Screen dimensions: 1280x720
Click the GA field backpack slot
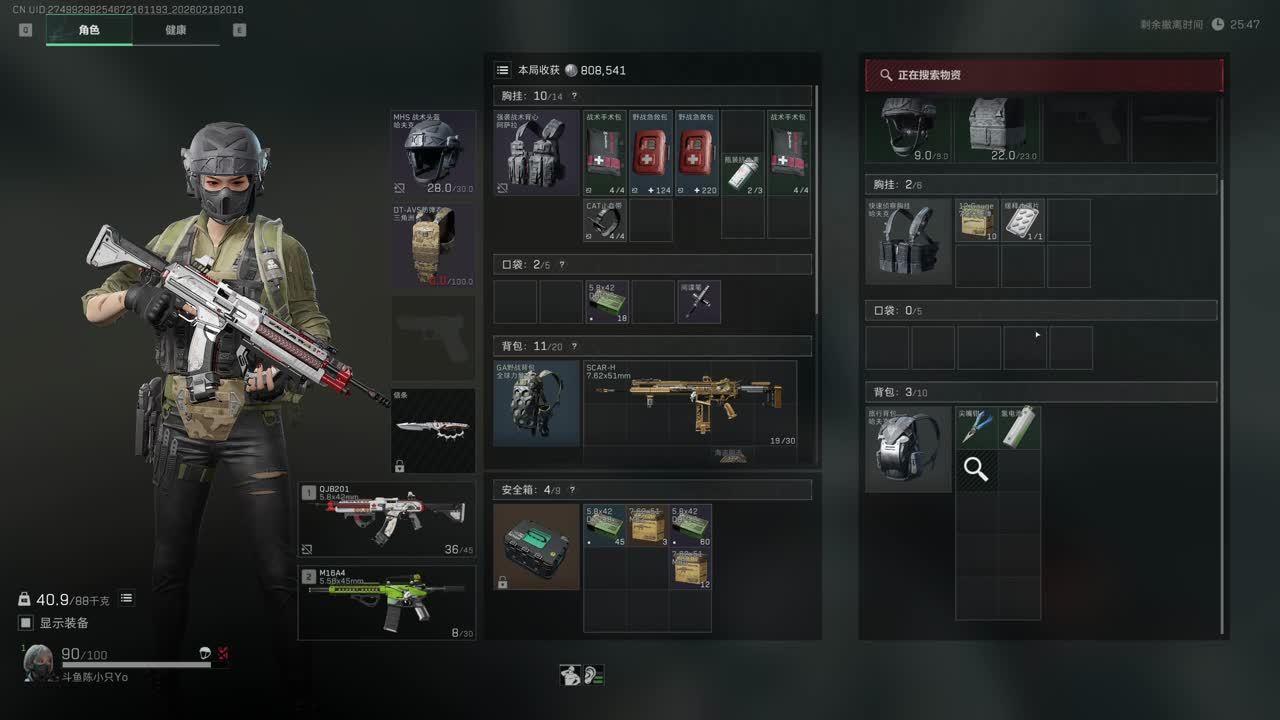point(536,403)
